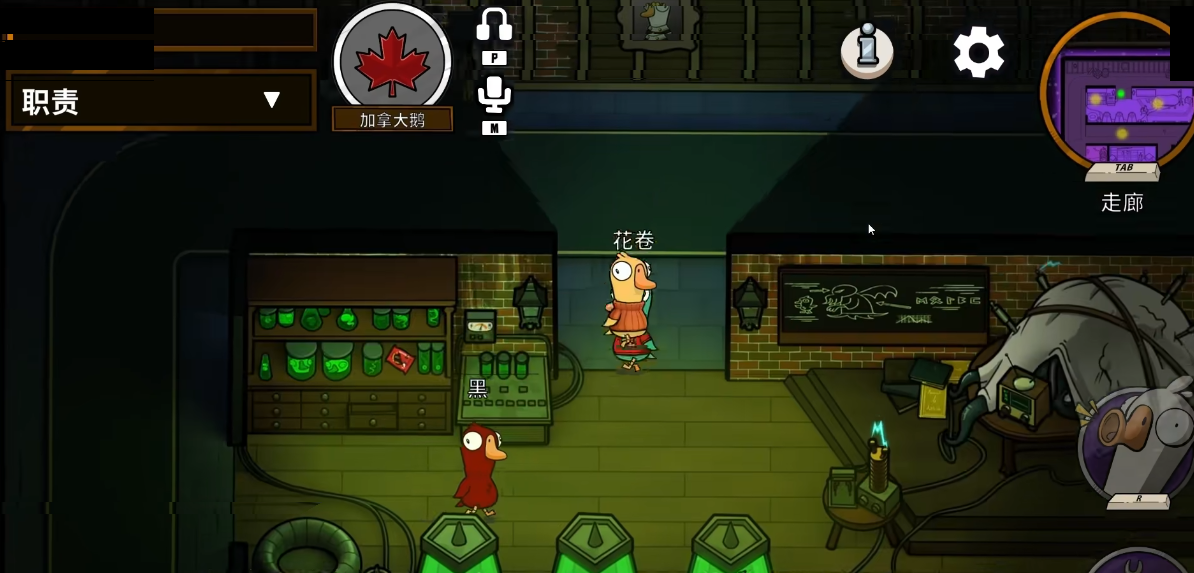The height and width of the screenshot is (573, 1194).
Task: Open the info help button
Action: tap(866, 51)
